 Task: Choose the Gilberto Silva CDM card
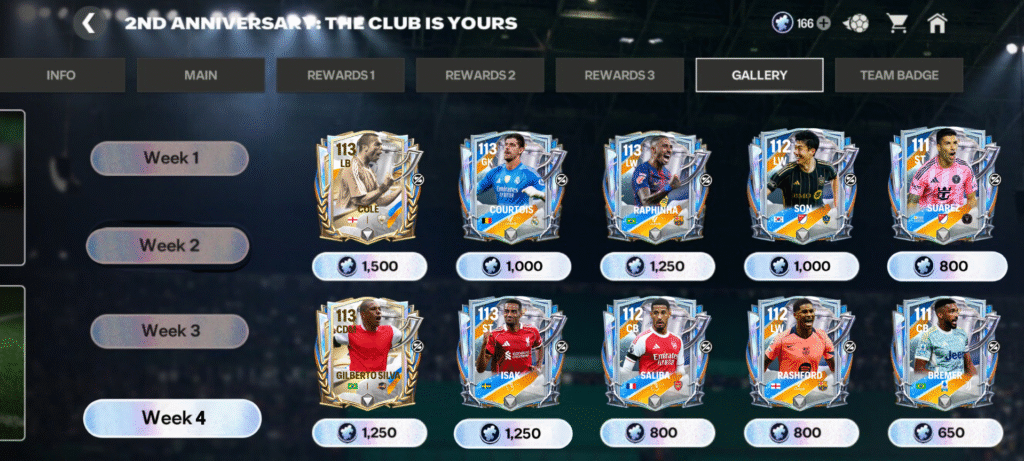coord(369,353)
